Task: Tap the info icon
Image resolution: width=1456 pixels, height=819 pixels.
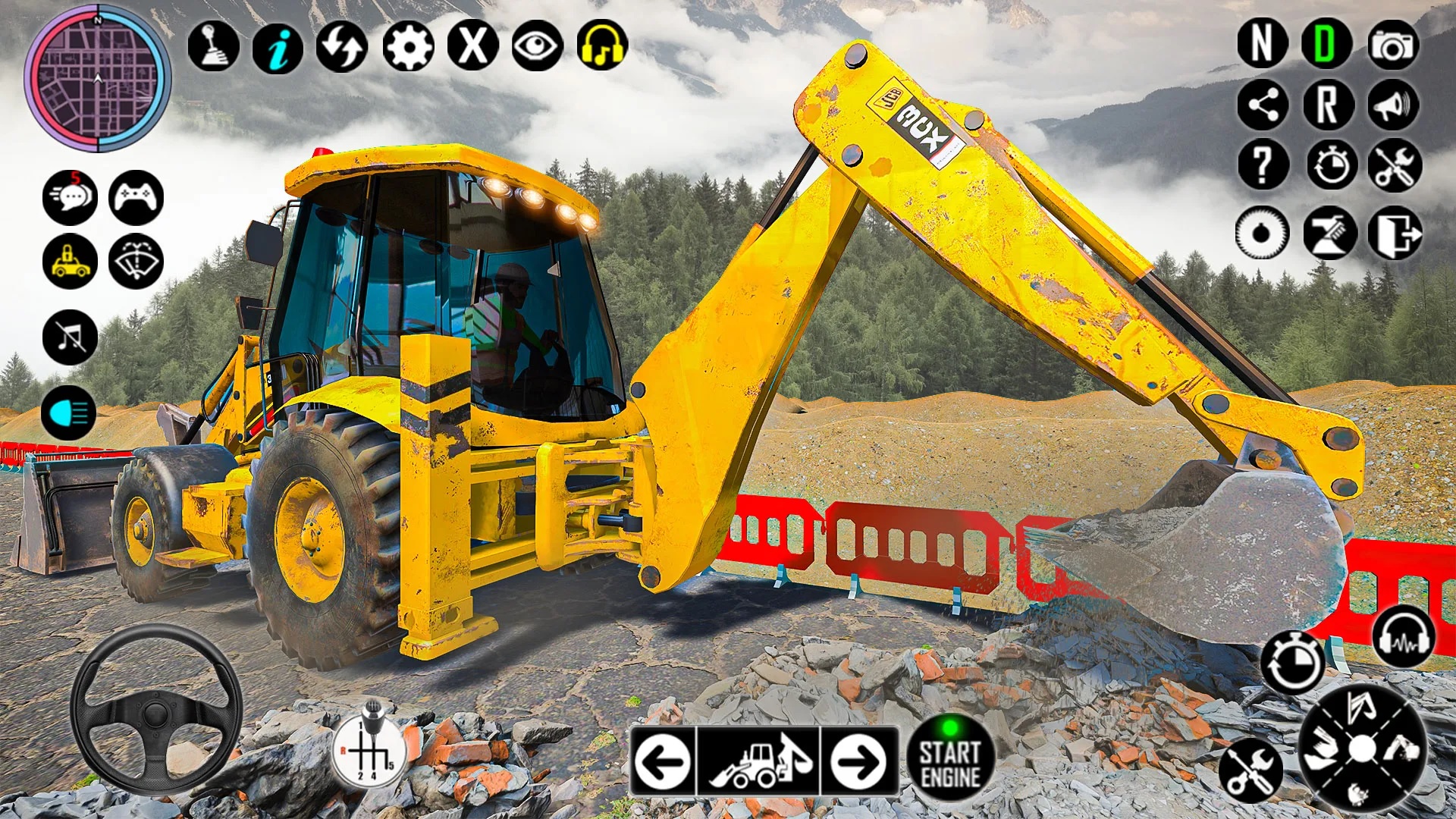Action: (x=276, y=47)
